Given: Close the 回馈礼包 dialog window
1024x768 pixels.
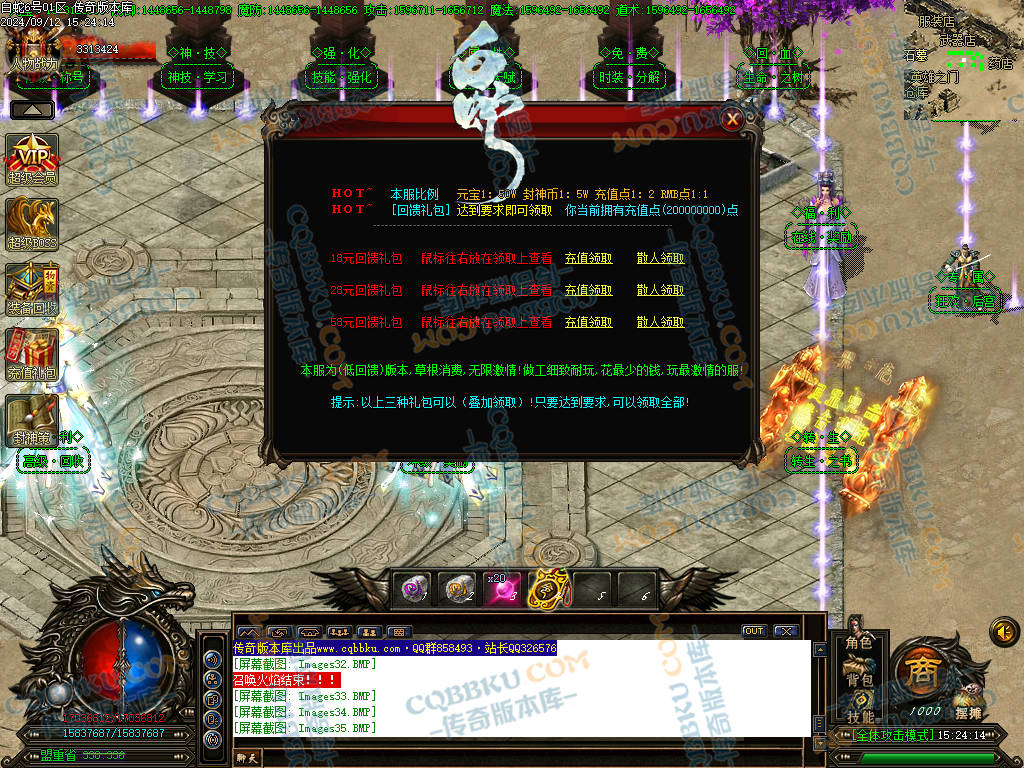Looking at the screenshot, I should pyautogui.click(x=733, y=119).
